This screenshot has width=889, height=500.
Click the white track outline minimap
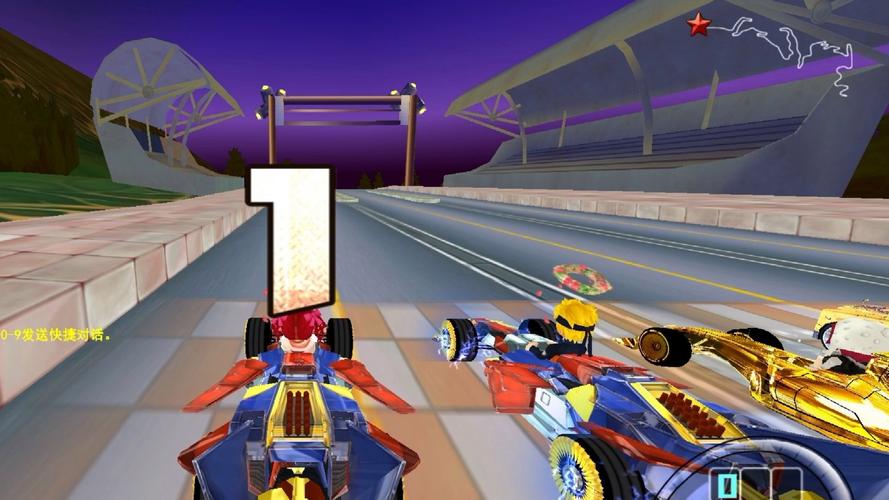pyautogui.click(x=800, y=48)
